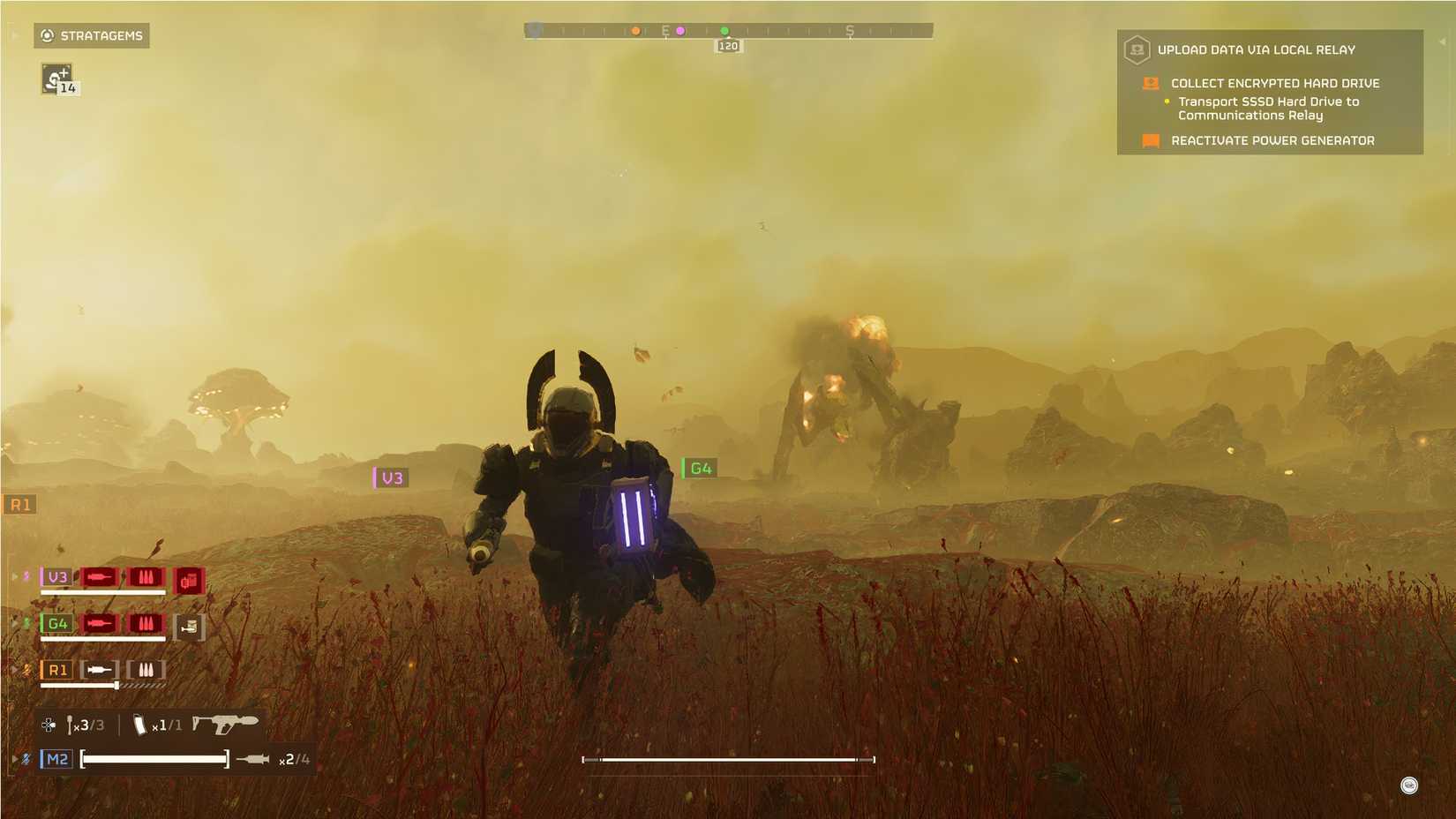Select G4's equipped grenade item icon
Screen dimensions: 1456x819
point(190,627)
